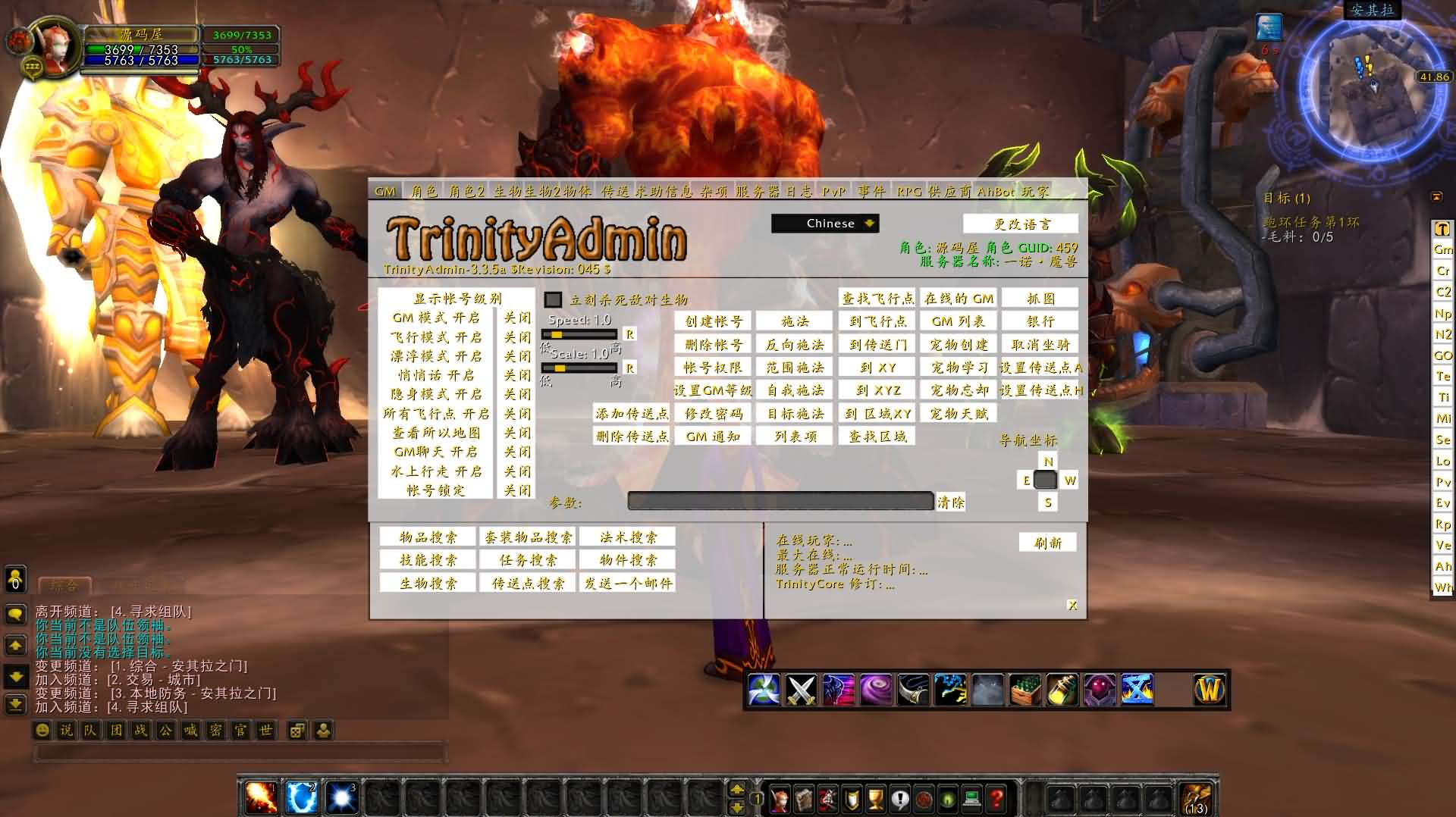Click the 物品搜索 item search button
The image size is (1456, 817).
point(428,537)
